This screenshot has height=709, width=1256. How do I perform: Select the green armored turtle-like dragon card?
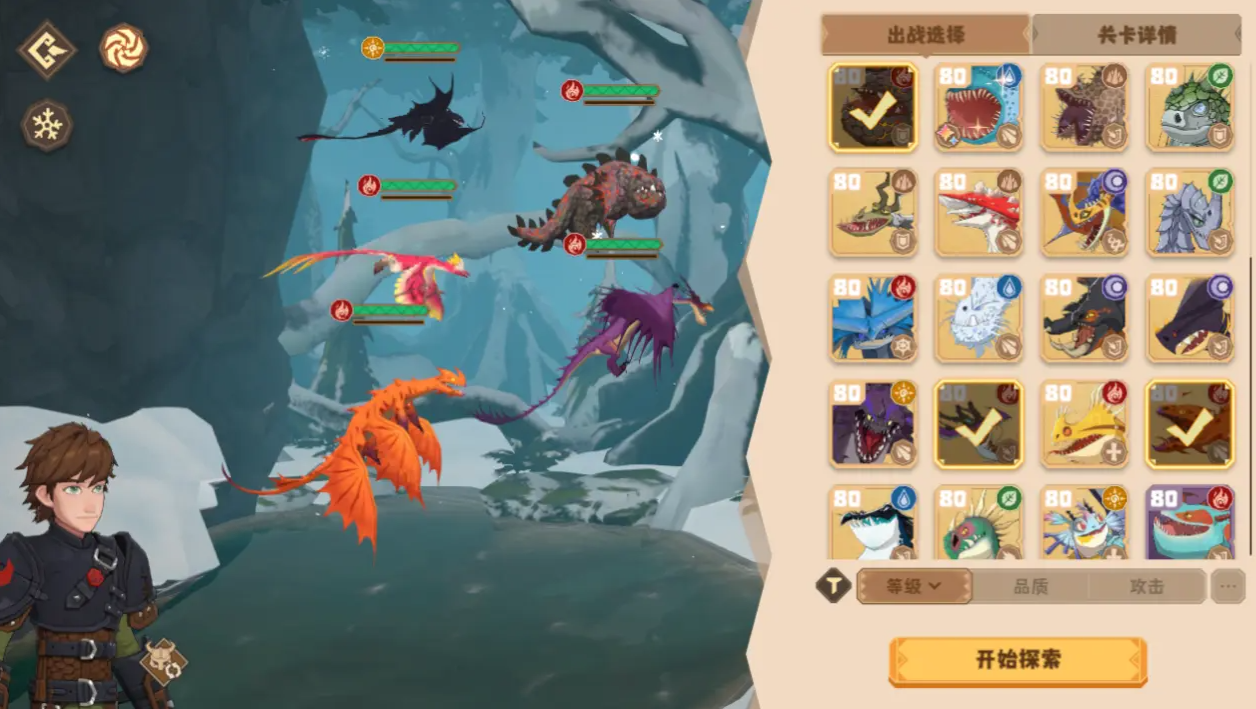click(1190, 107)
